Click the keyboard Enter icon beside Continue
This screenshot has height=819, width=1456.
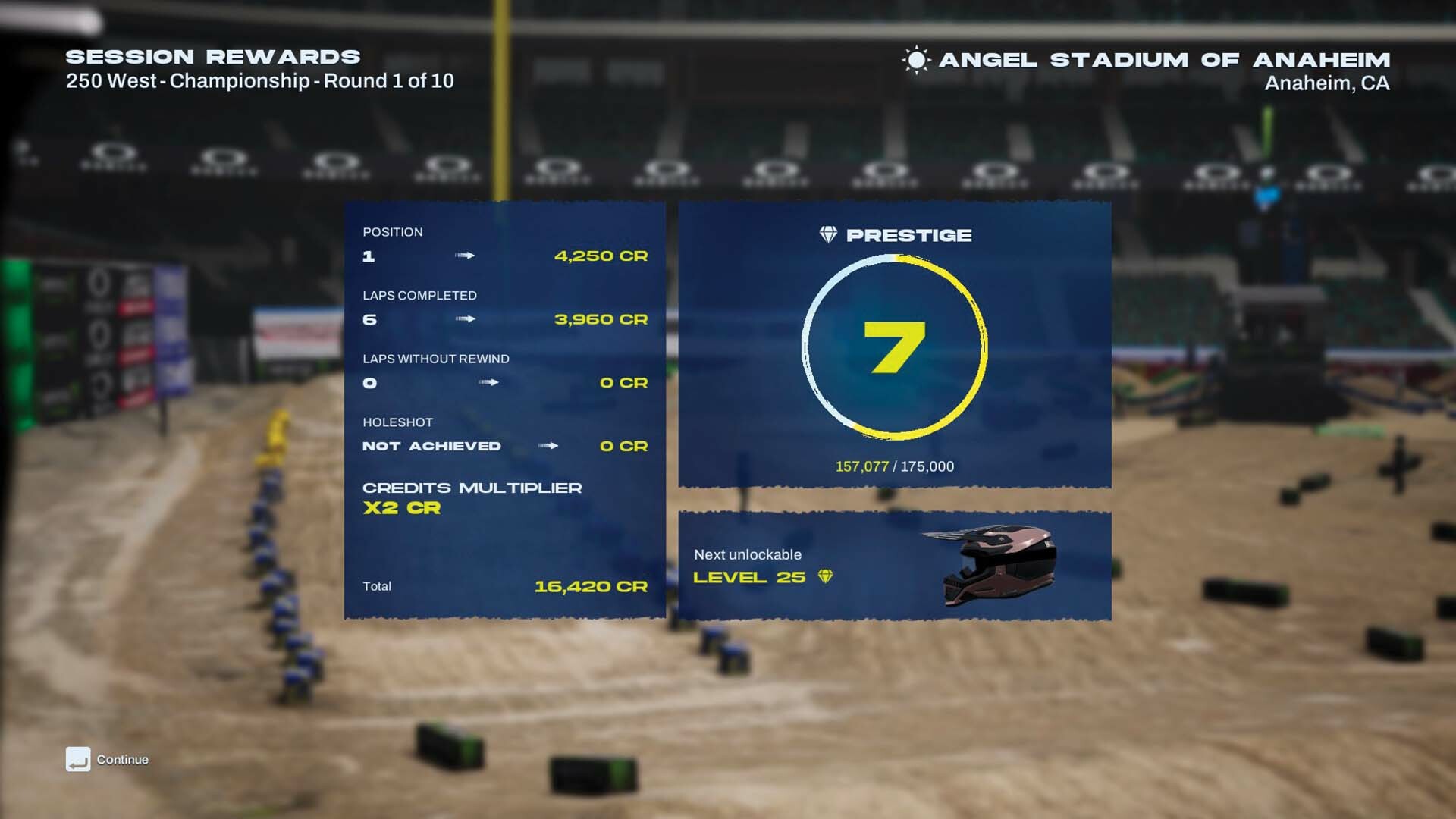(x=78, y=759)
